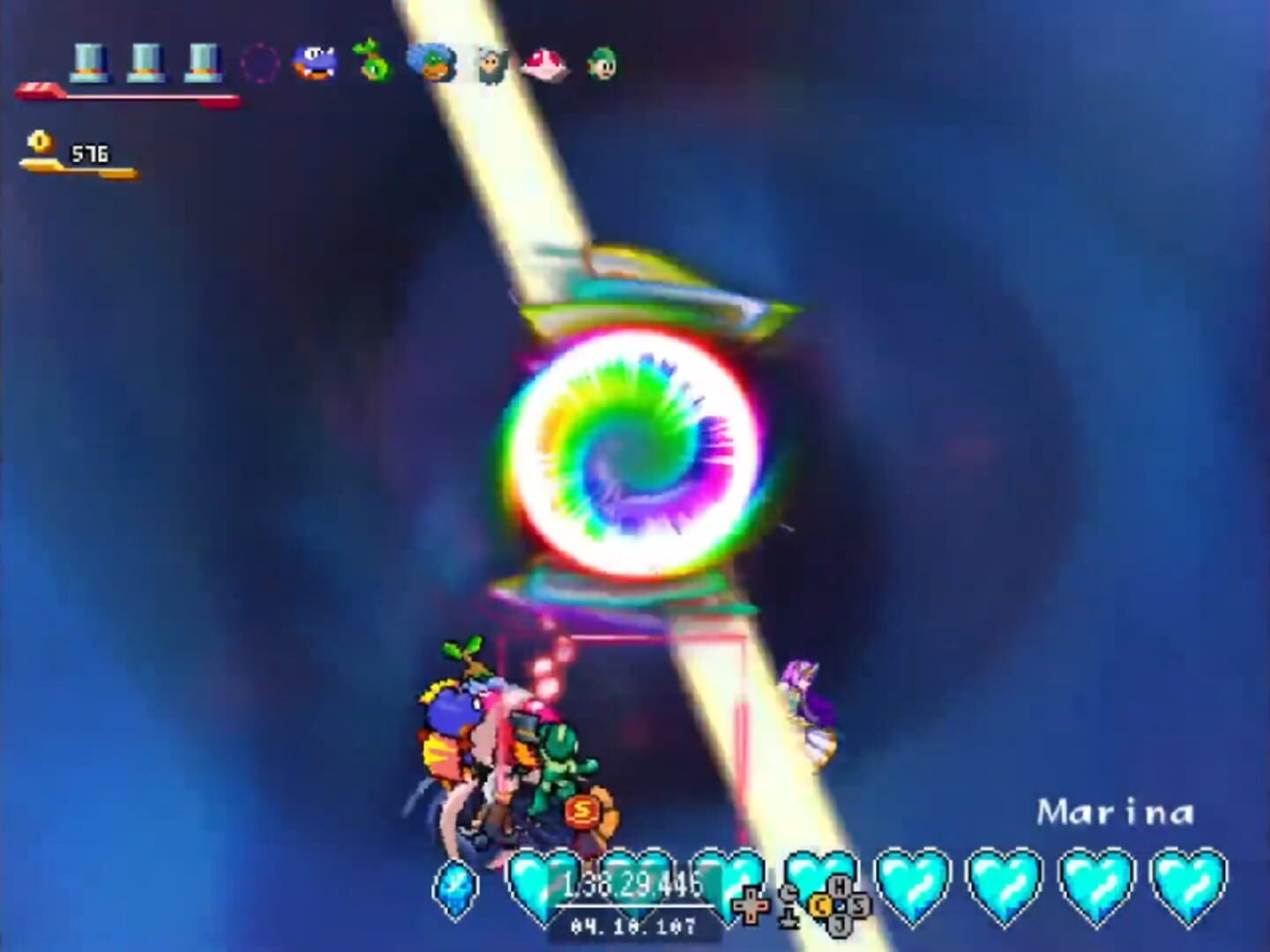The height and width of the screenshot is (952, 1270).
Task: Click the coin count 576
Action: tap(91, 152)
